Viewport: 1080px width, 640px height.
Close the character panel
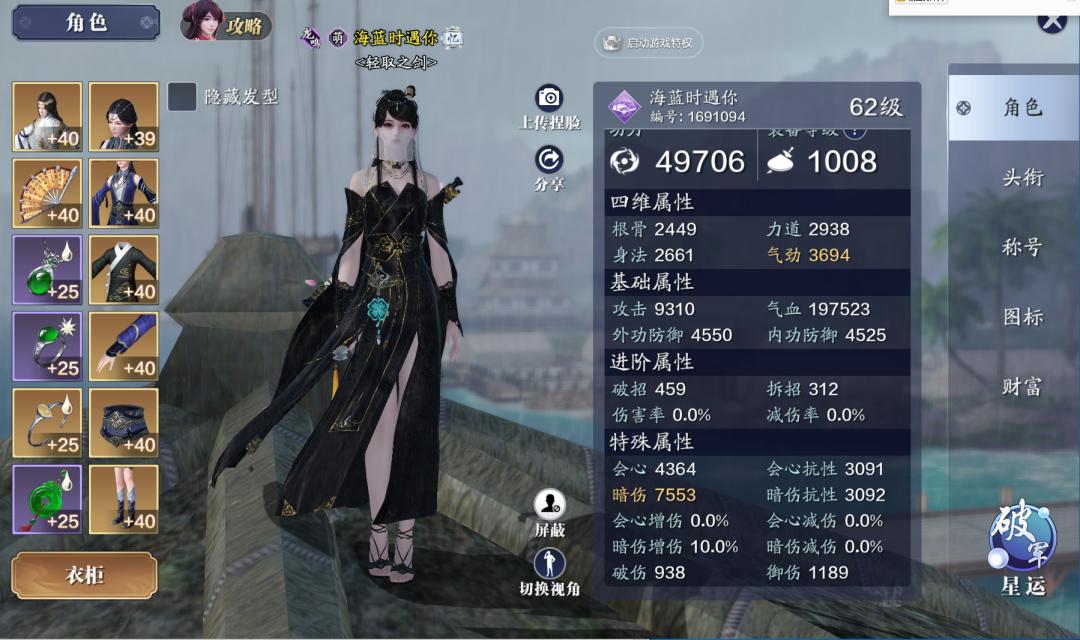click(1051, 21)
